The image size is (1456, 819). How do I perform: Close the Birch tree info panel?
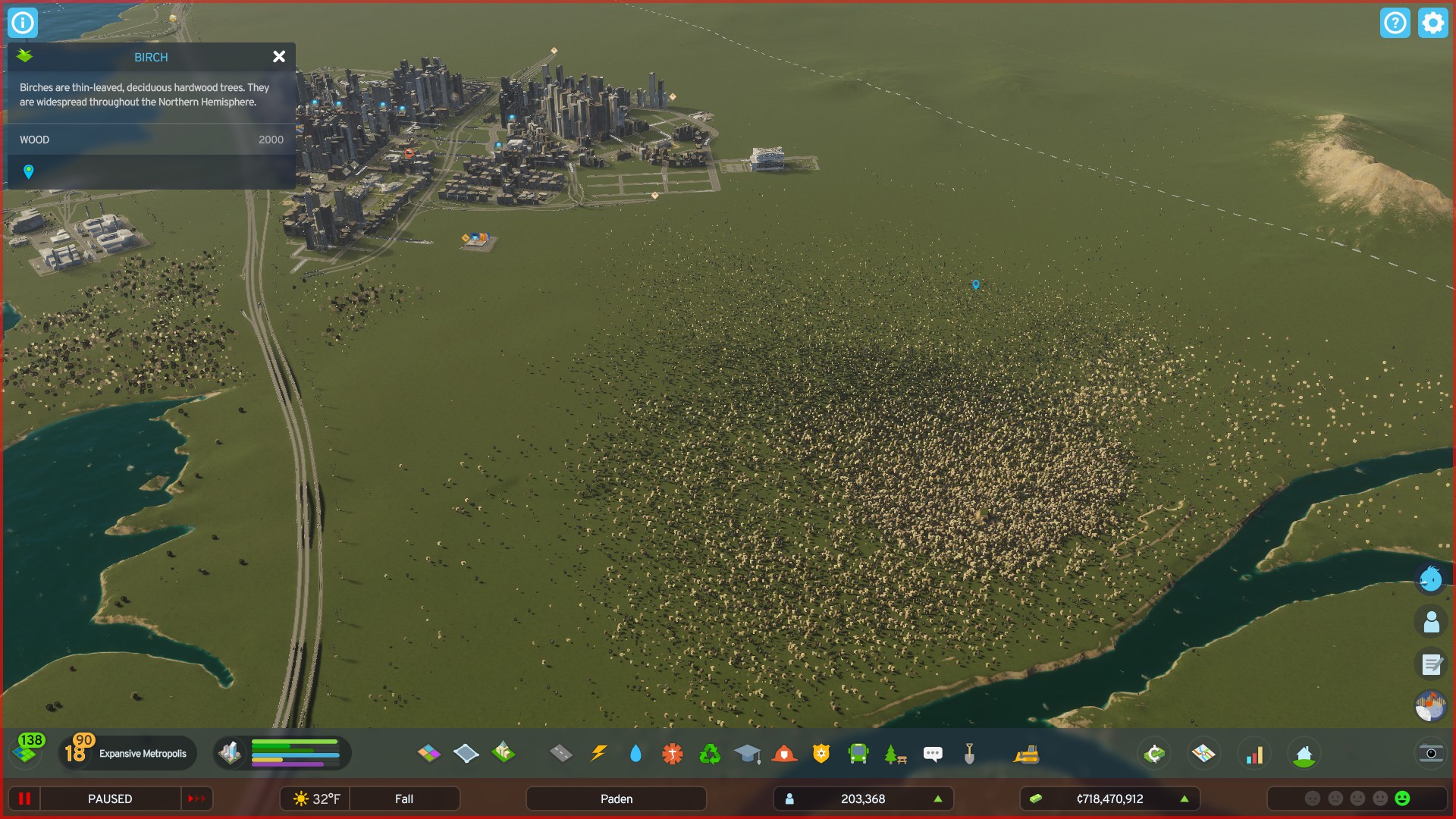click(279, 57)
